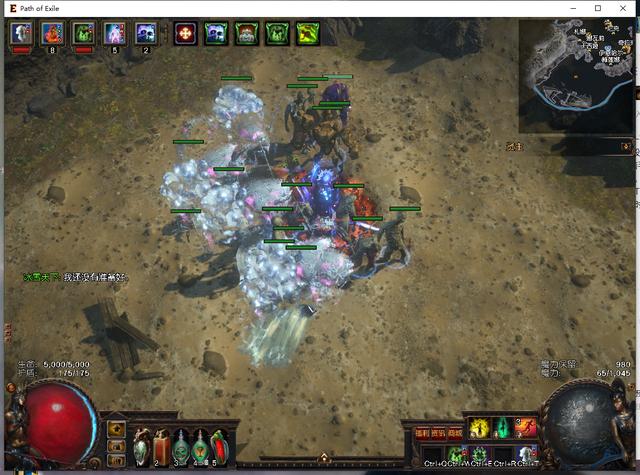Select the white figure skill bound to Ctrl+T
Screen dimensions: 640x475
[x=527, y=455]
